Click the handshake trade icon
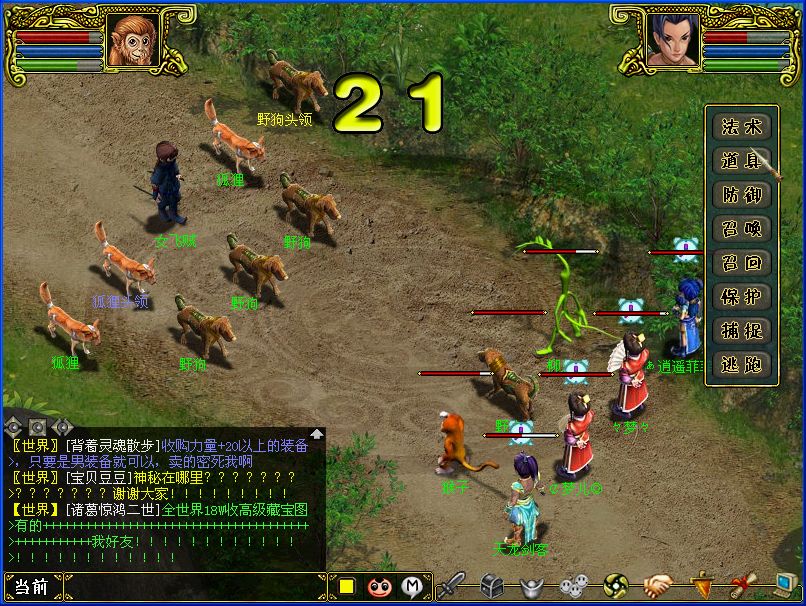806x606 pixels. pos(657,586)
